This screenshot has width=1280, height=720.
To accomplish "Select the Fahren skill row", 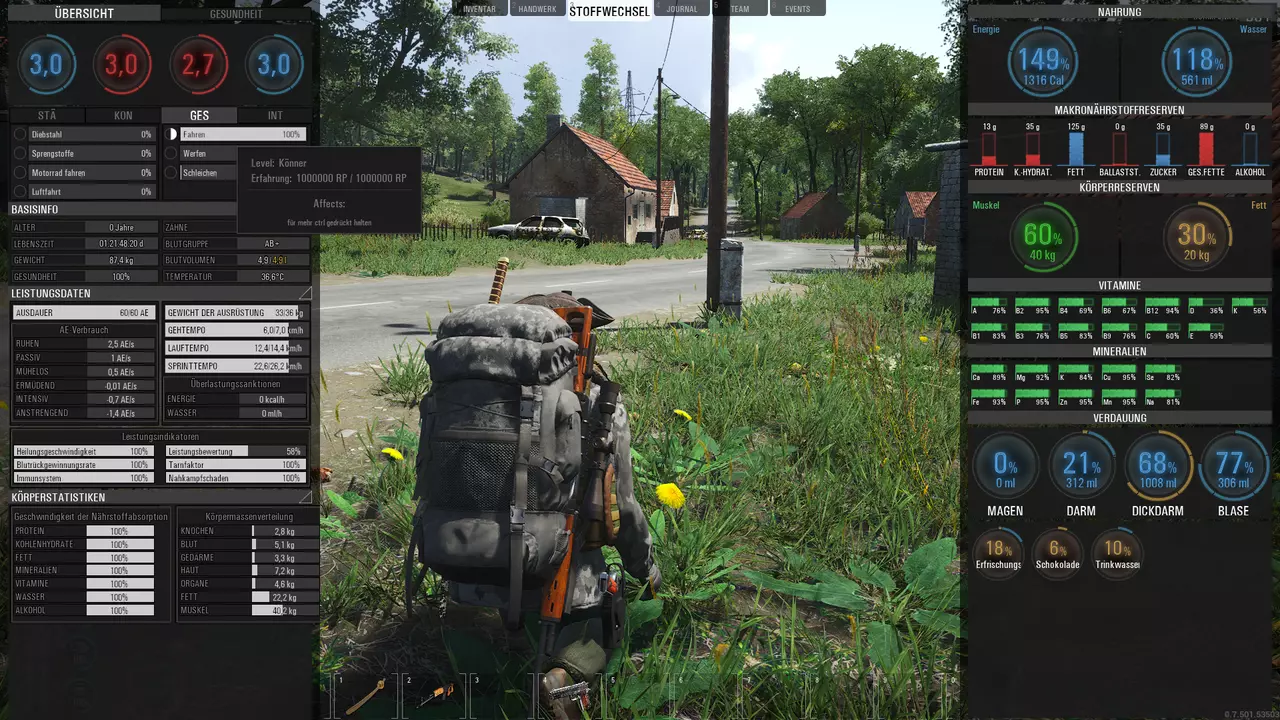I will coord(241,134).
